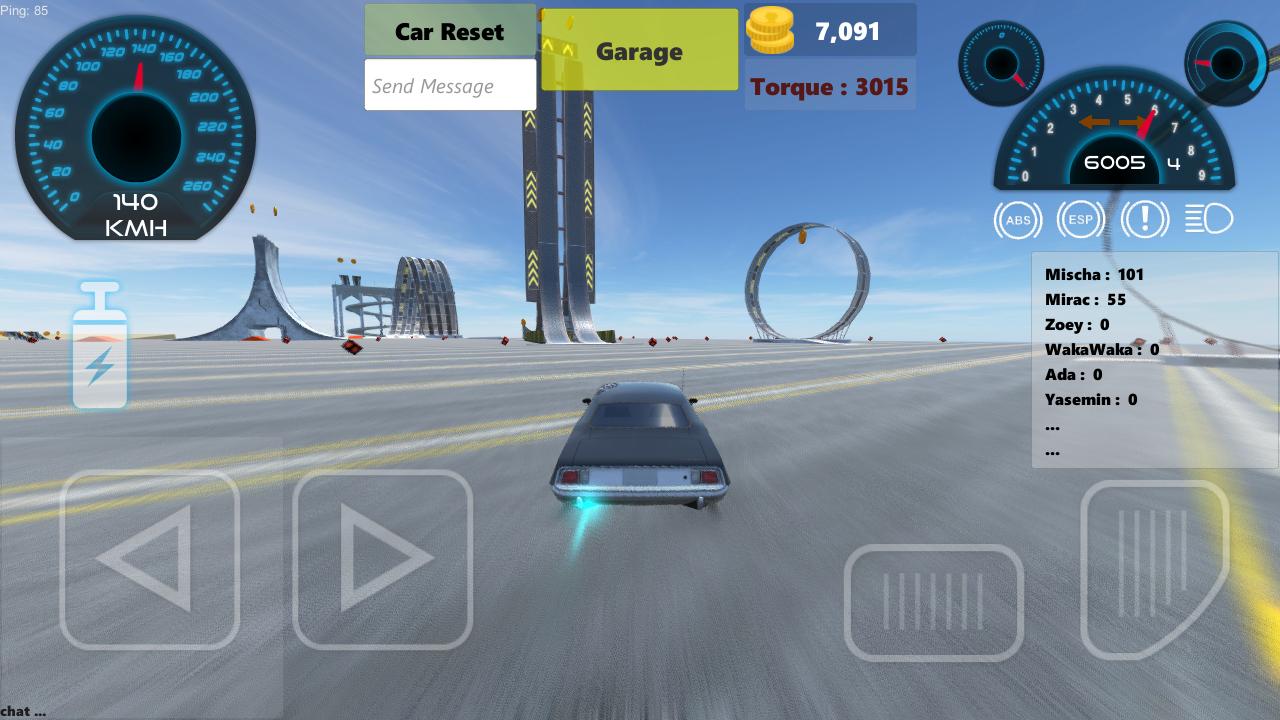
Task: Toggle the headlights indicator
Action: tap(1209, 218)
